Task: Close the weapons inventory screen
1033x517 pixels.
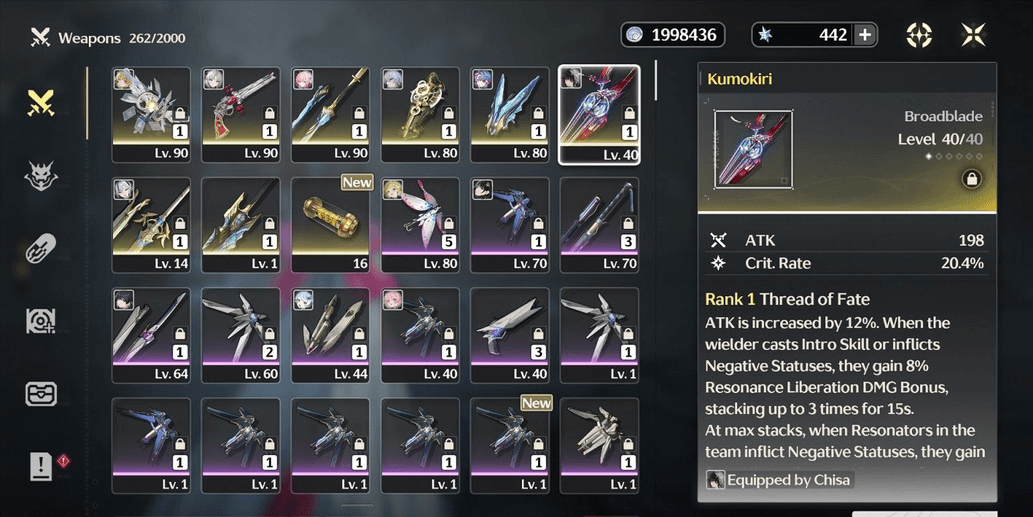Action: (973, 35)
